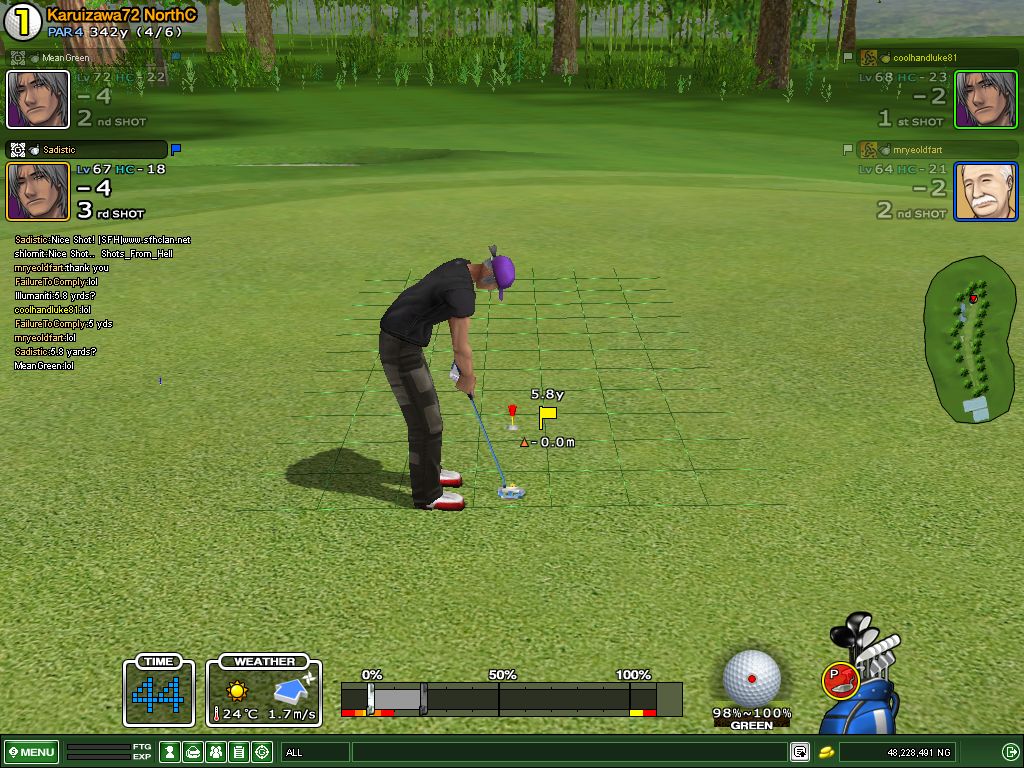Toggle the chat log window button
1024x768 pixels.
click(x=800, y=752)
